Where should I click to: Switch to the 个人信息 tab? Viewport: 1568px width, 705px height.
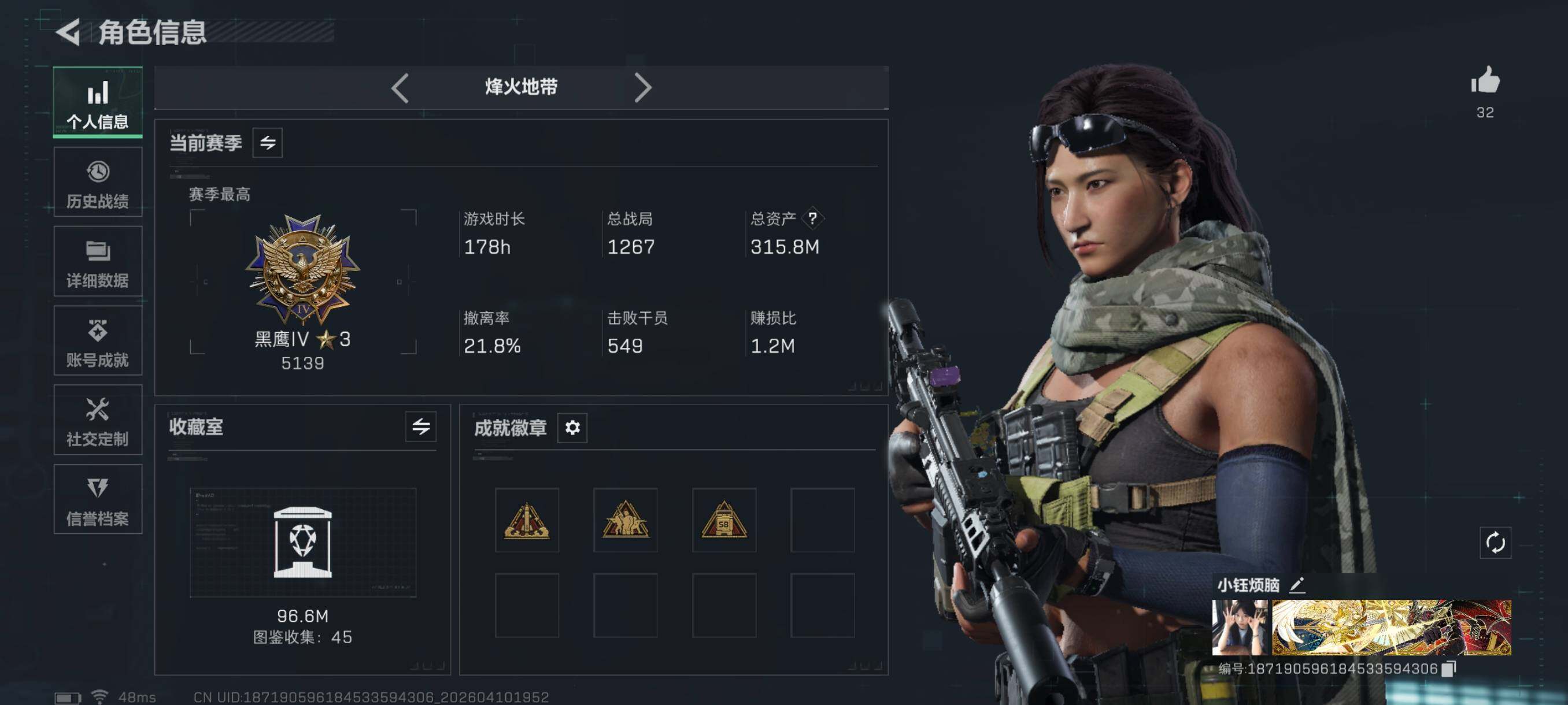[97, 103]
